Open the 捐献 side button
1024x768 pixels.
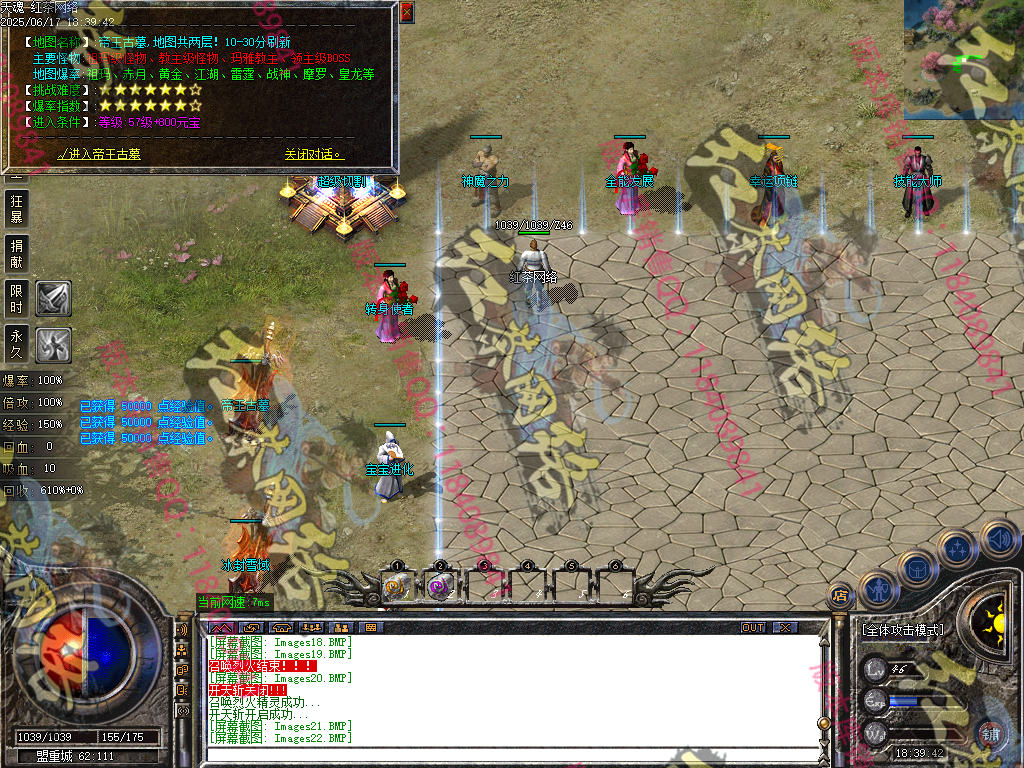click(17, 252)
